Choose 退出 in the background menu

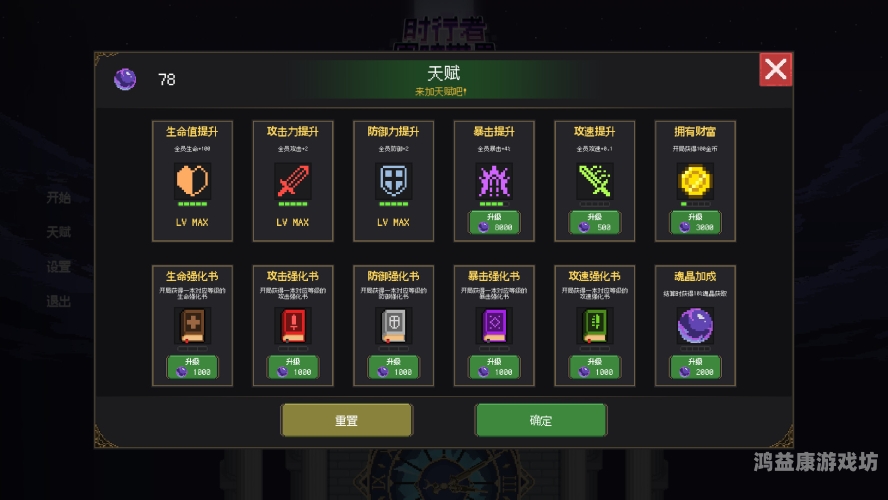[x=59, y=301]
